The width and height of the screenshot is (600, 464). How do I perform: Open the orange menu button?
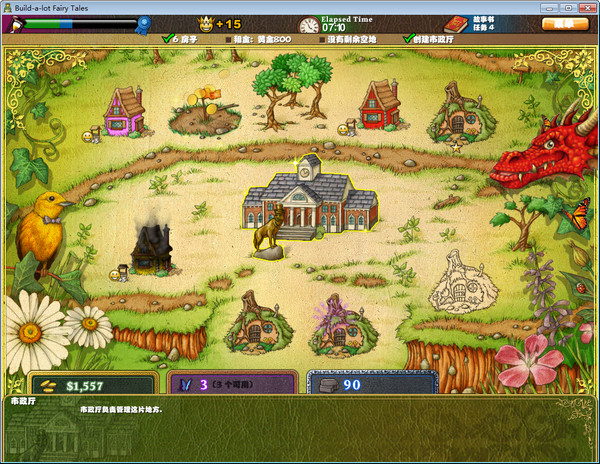pyautogui.click(x=564, y=23)
